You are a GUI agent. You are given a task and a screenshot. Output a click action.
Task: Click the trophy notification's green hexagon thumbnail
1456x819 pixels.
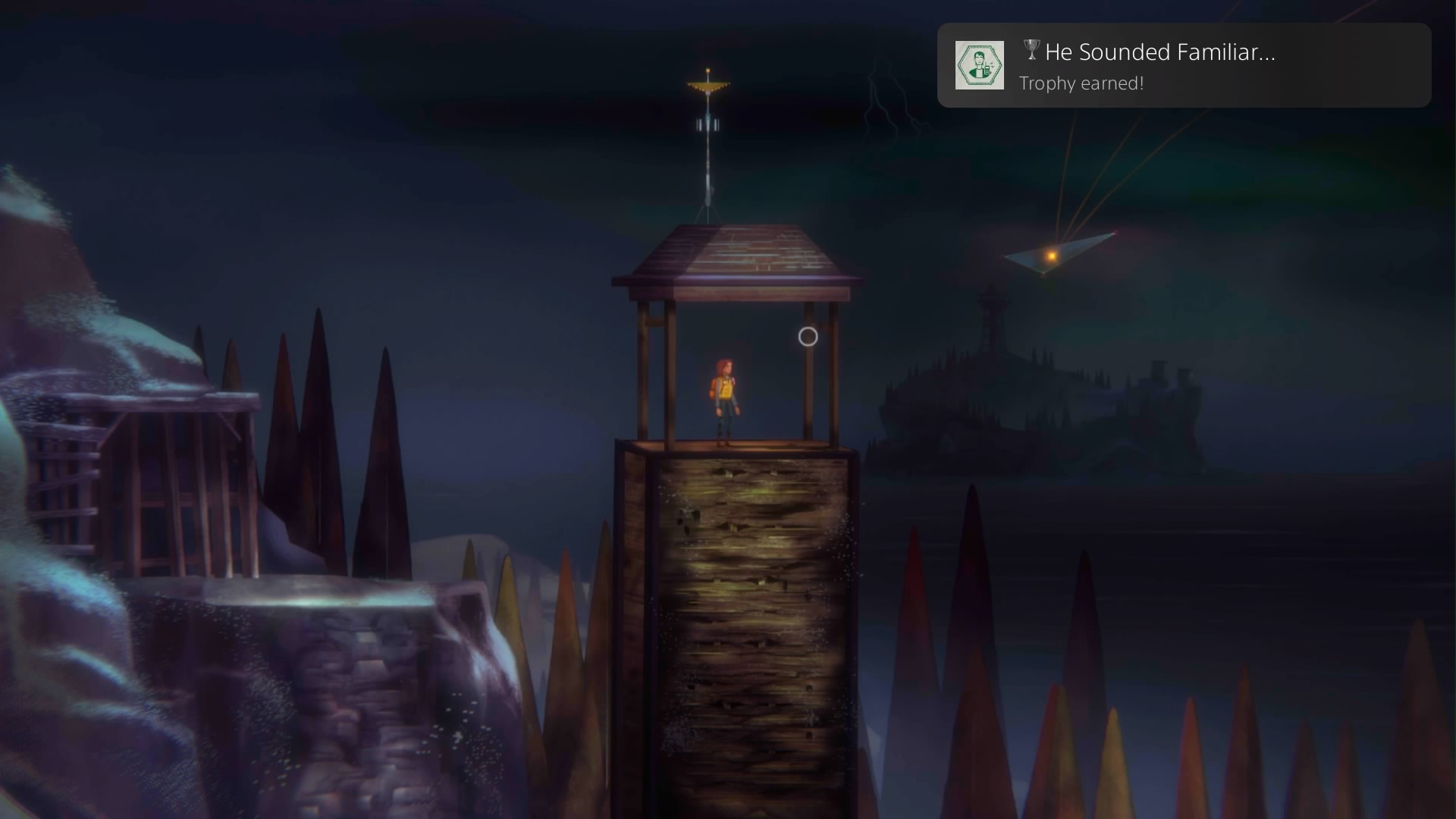(x=979, y=65)
